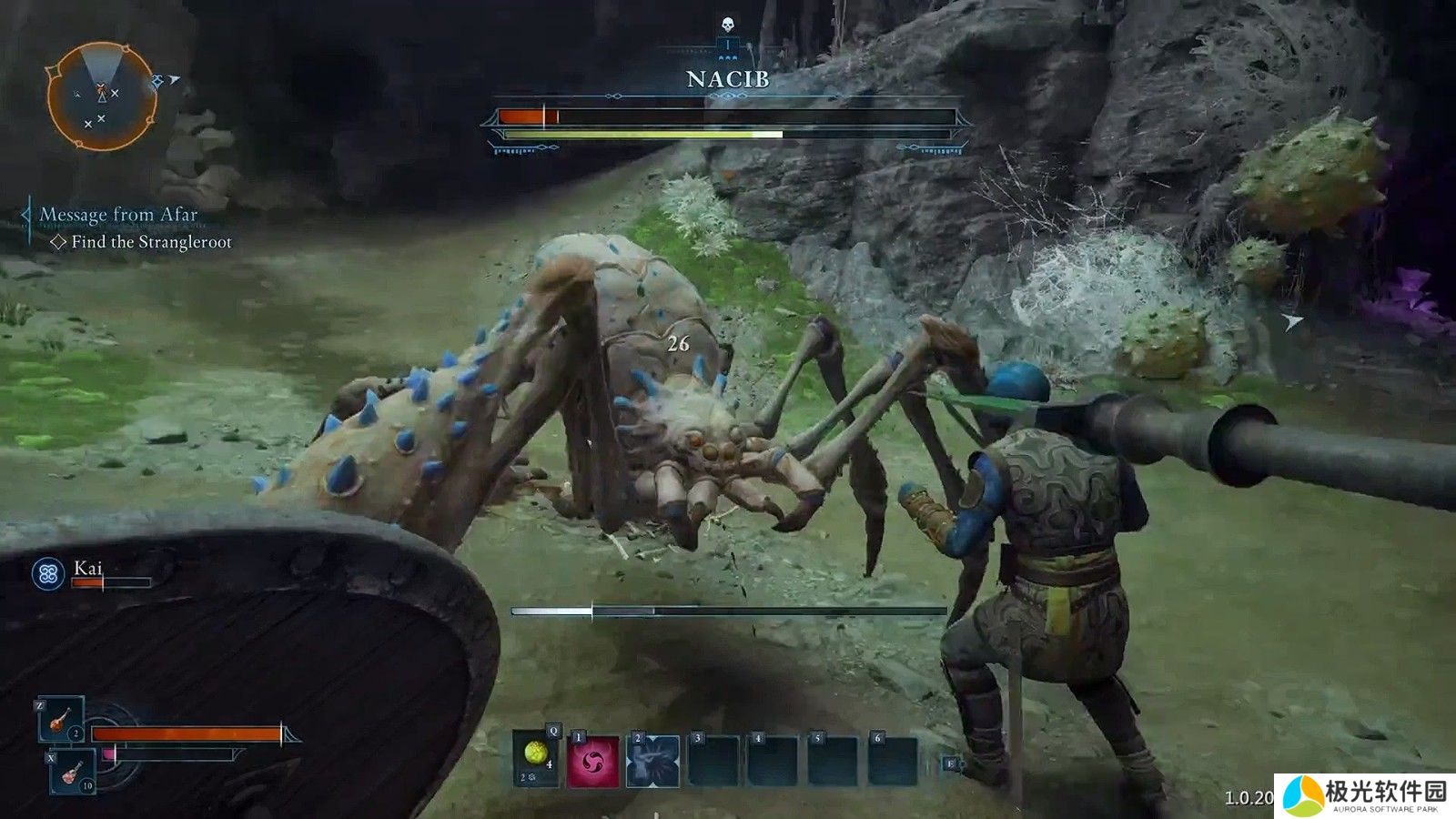Activate the blue tree ability in slot 2
Image resolution: width=1456 pixels, height=819 pixels.
653,761
